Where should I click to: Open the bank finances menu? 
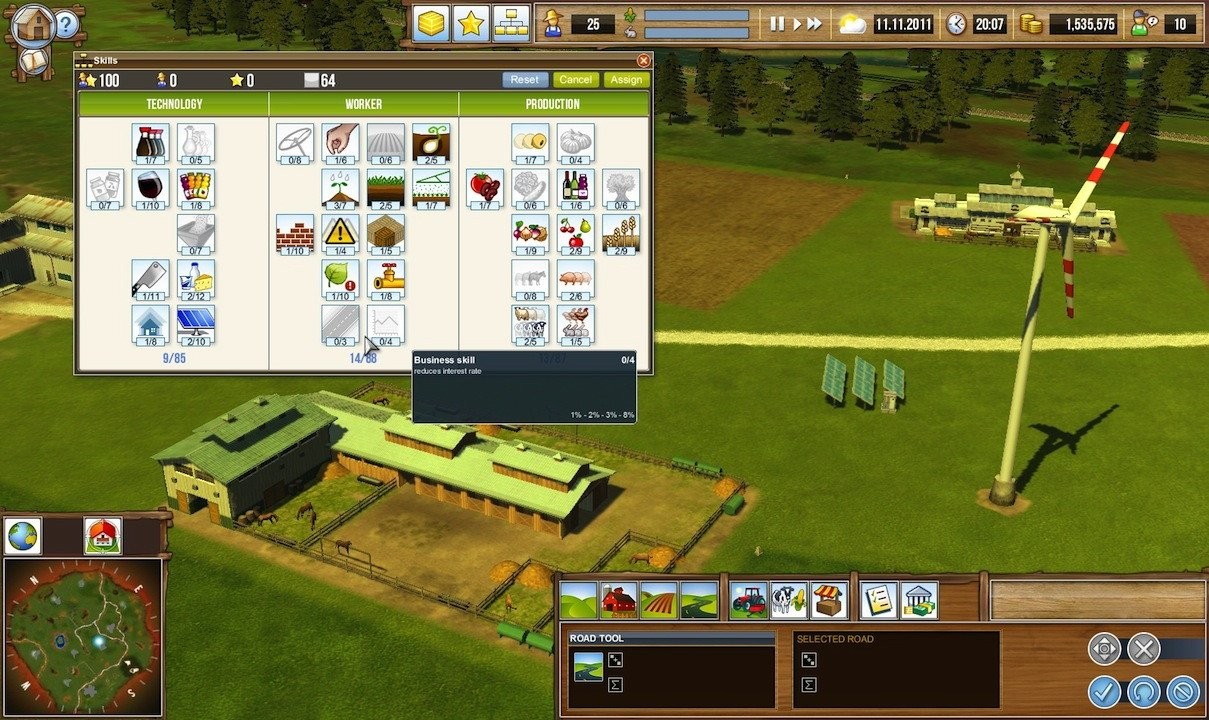coord(919,600)
